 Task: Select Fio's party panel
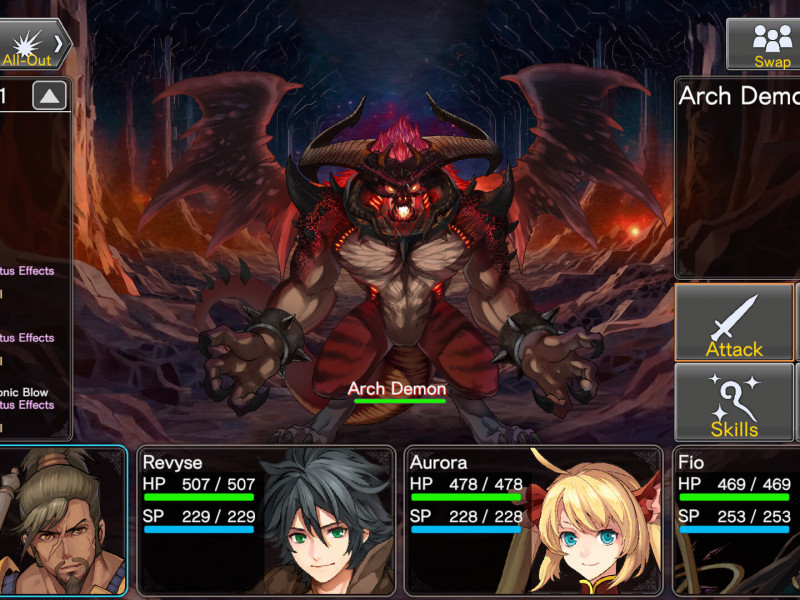click(736, 520)
